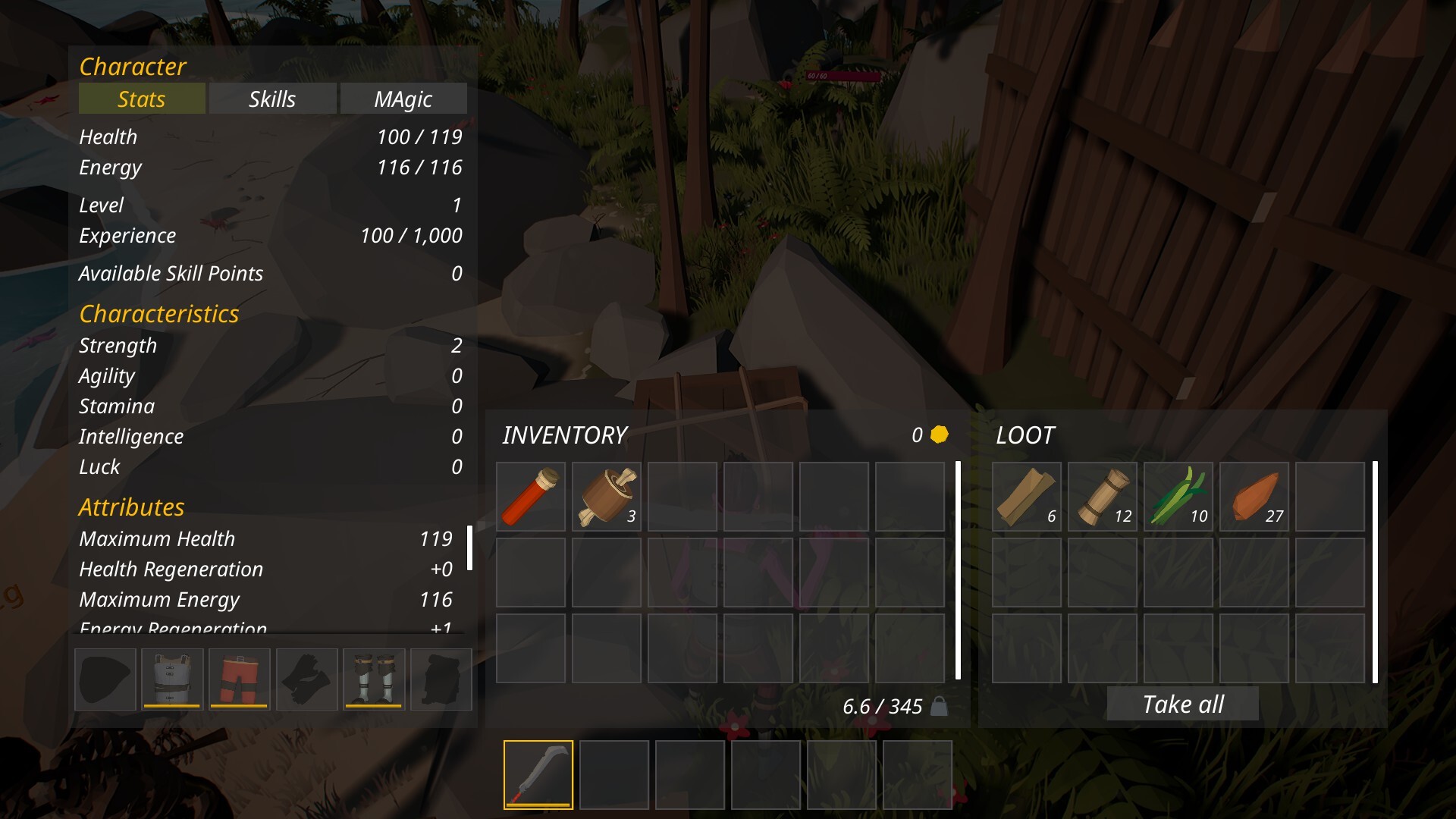
Task: Grab the 10 green reeds from loot
Action: click(x=1178, y=497)
